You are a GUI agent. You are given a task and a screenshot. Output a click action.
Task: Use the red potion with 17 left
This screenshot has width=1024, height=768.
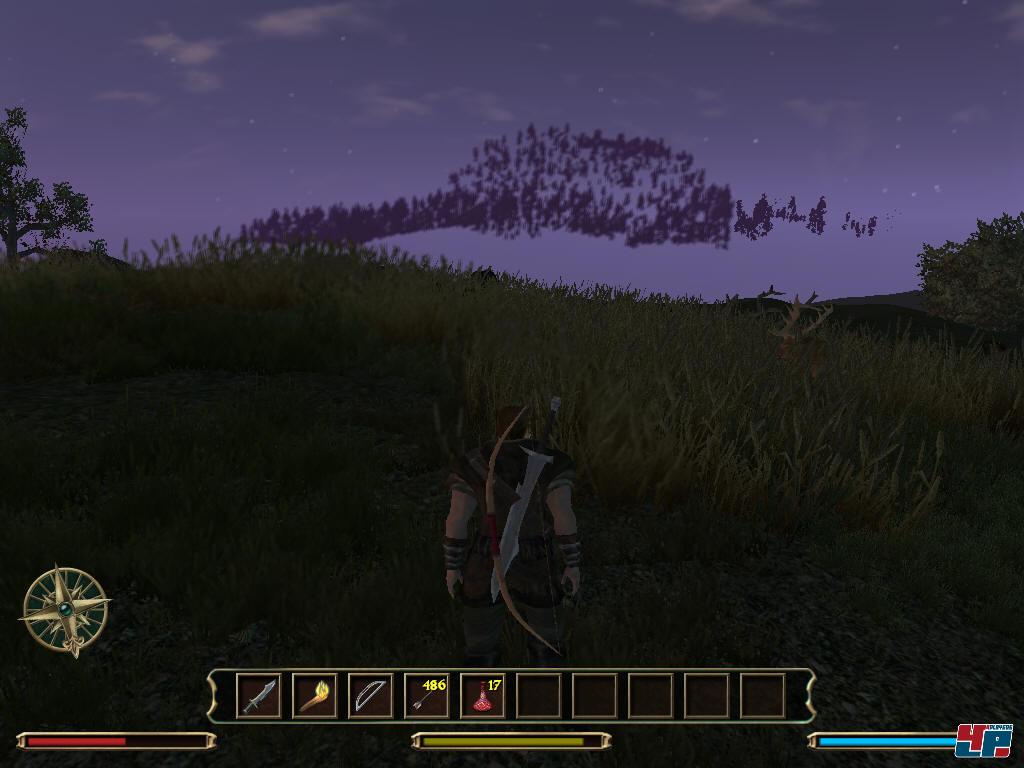[483, 696]
